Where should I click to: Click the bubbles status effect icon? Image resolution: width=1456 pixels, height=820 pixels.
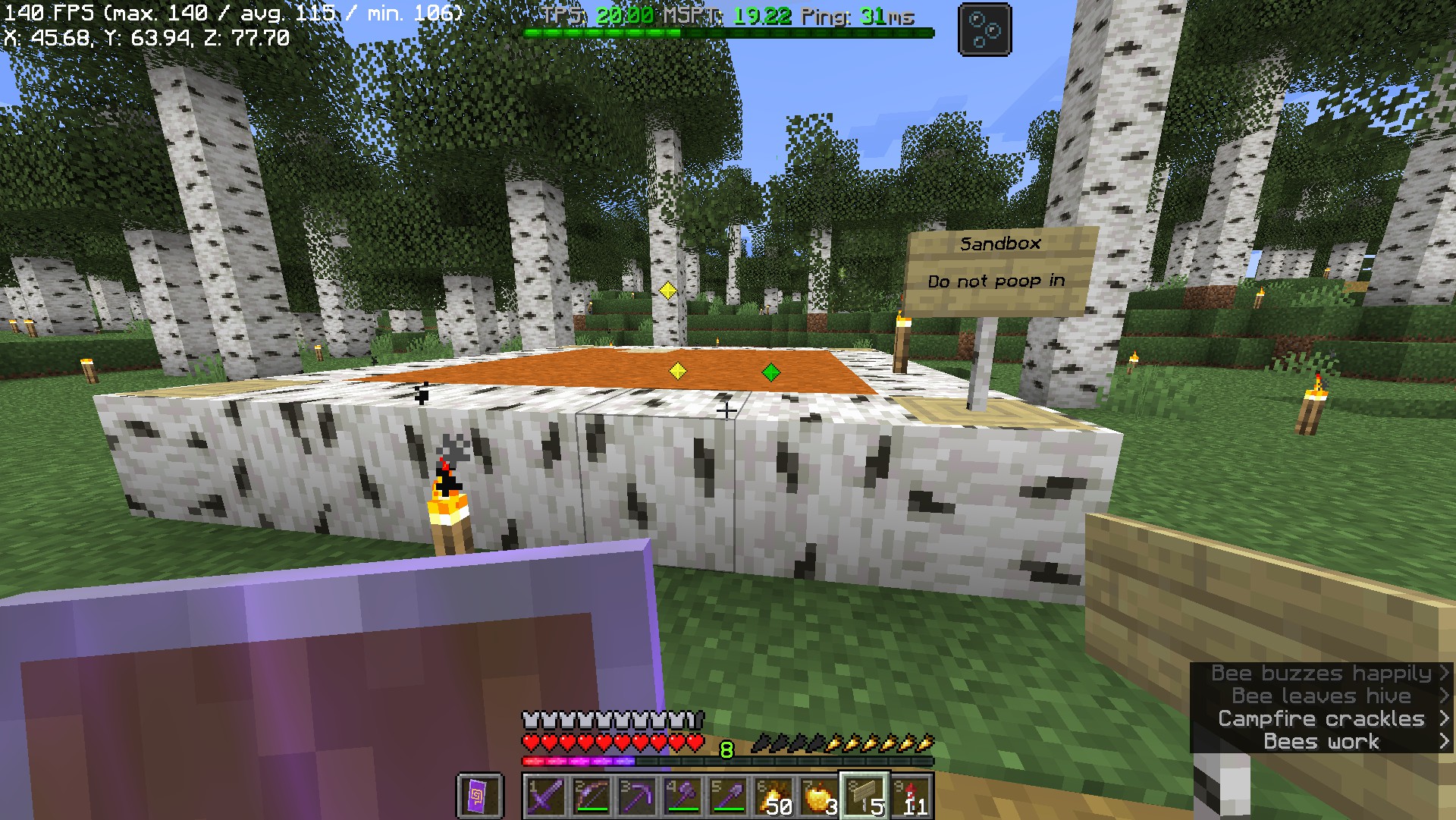984,29
